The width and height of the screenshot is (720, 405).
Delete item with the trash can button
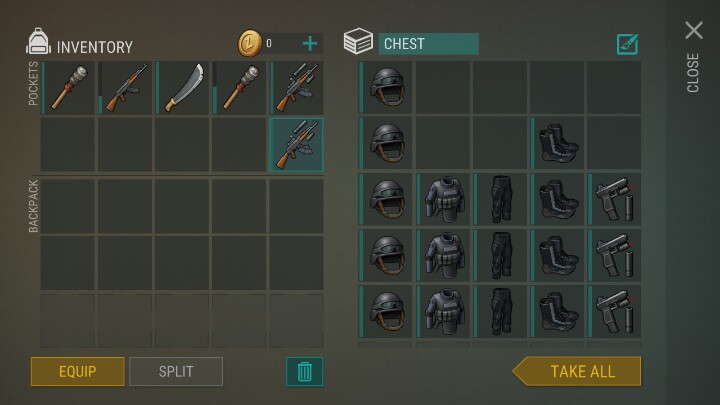click(305, 371)
